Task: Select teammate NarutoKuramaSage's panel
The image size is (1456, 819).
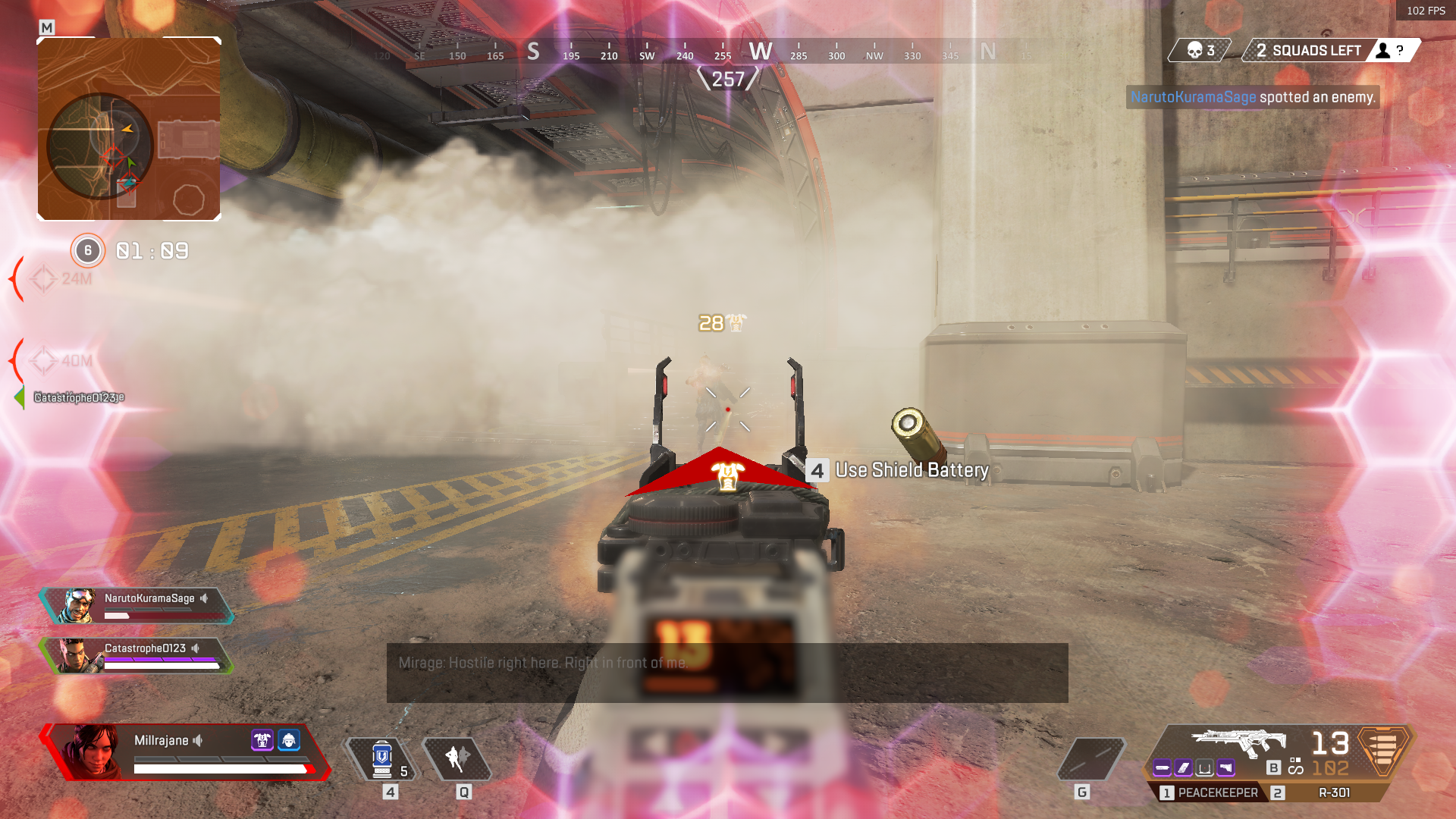Action: pyautogui.click(x=138, y=606)
